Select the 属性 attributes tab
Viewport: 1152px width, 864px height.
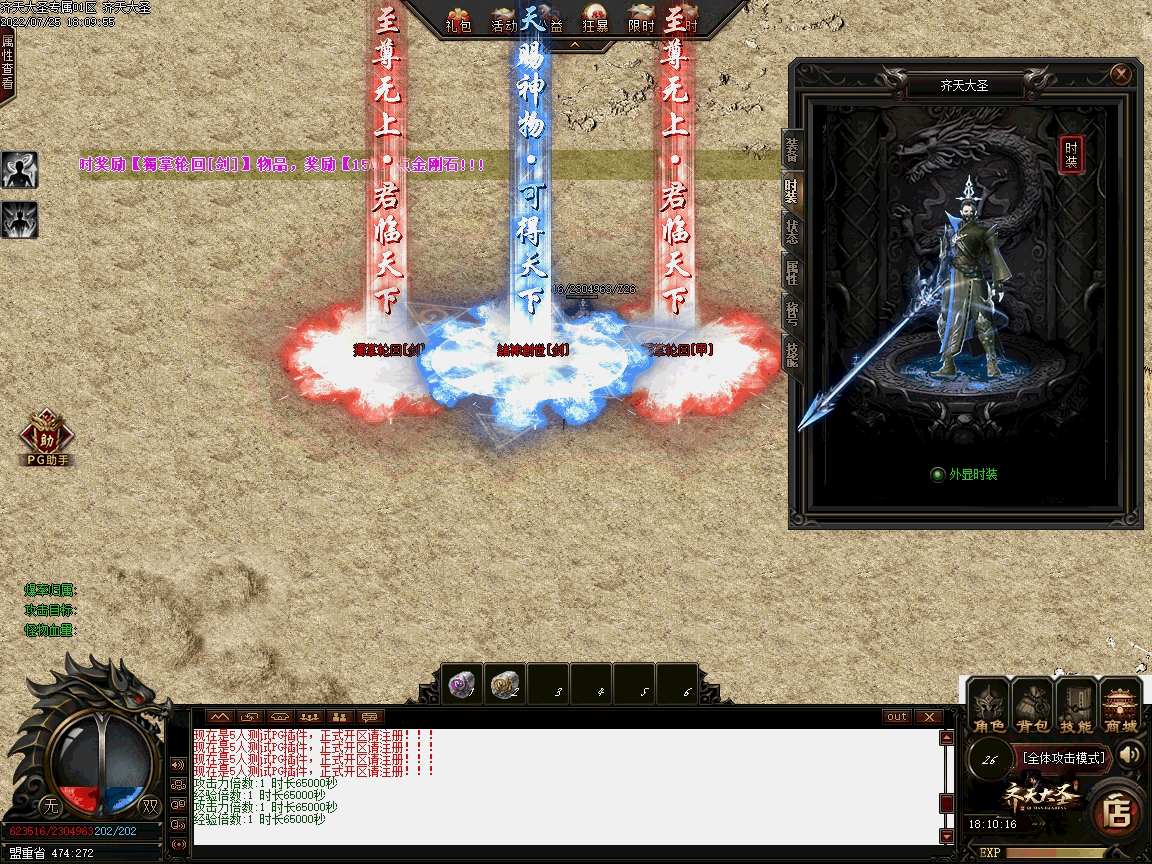[x=792, y=270]
